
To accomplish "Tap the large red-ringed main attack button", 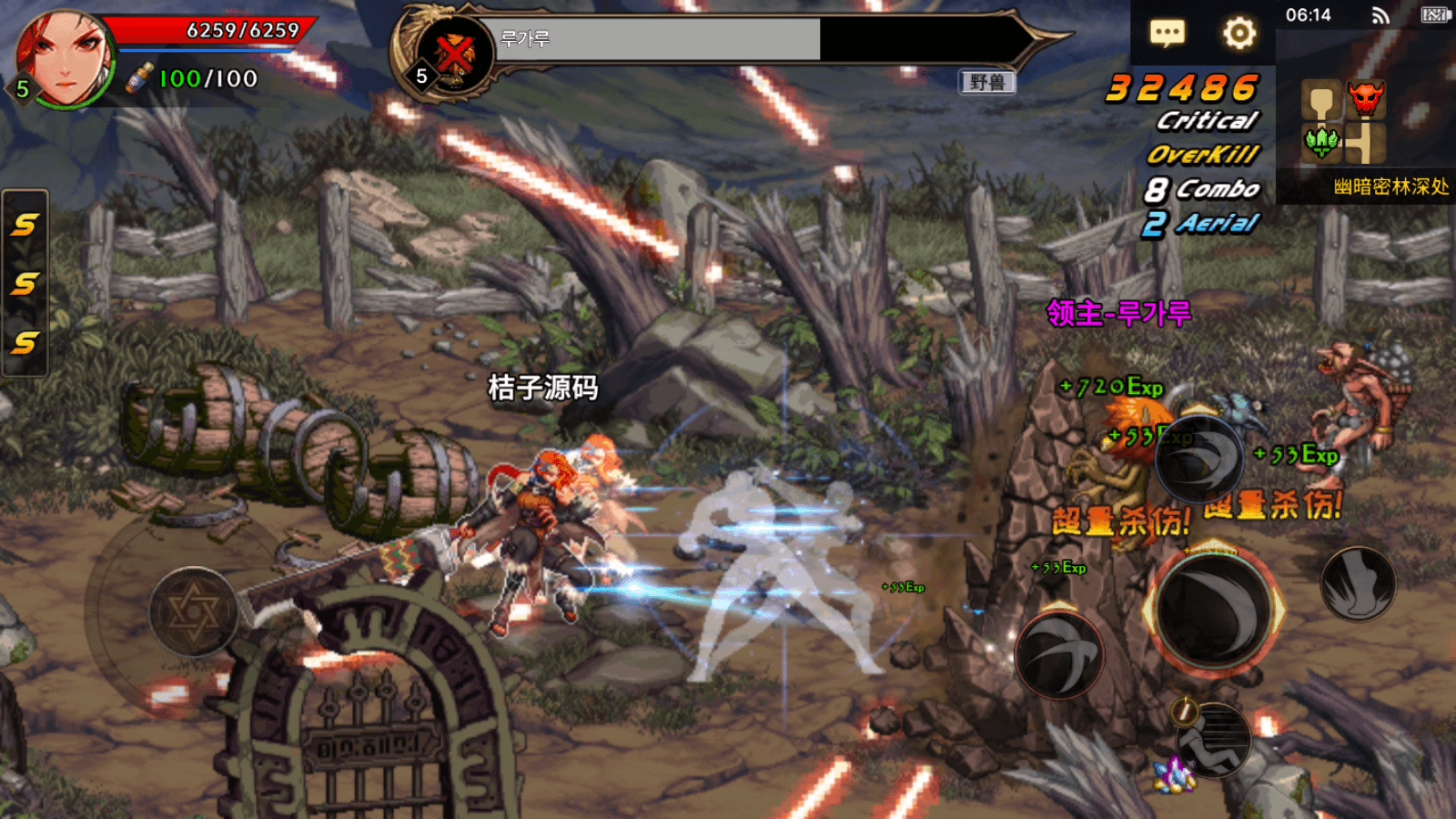I will pos(1214,610).
